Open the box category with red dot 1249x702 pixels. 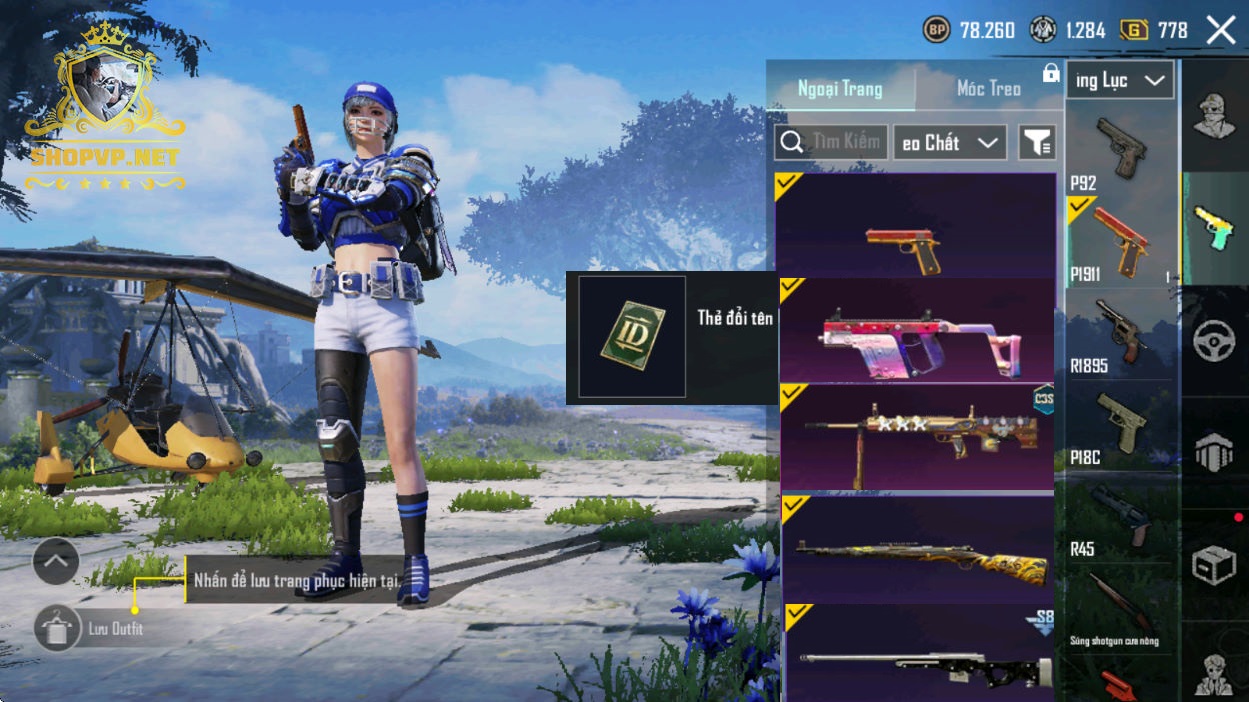pos(1214,565)
